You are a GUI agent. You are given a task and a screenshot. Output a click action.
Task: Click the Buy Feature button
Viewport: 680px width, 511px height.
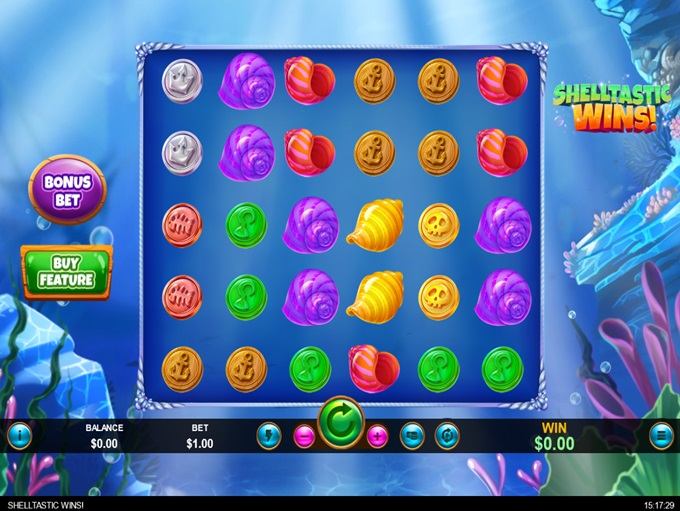[x=67, y=273]
